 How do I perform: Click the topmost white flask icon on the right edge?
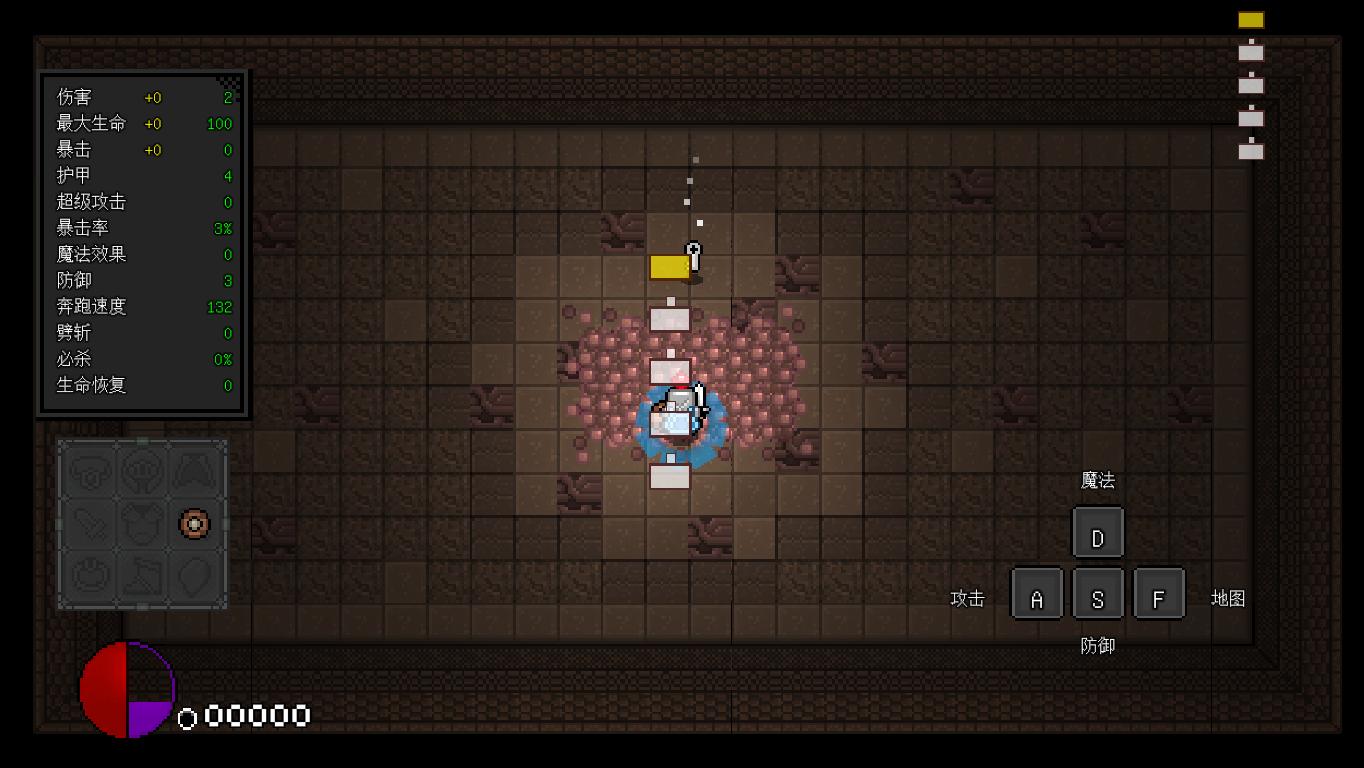click(1250, 52)
